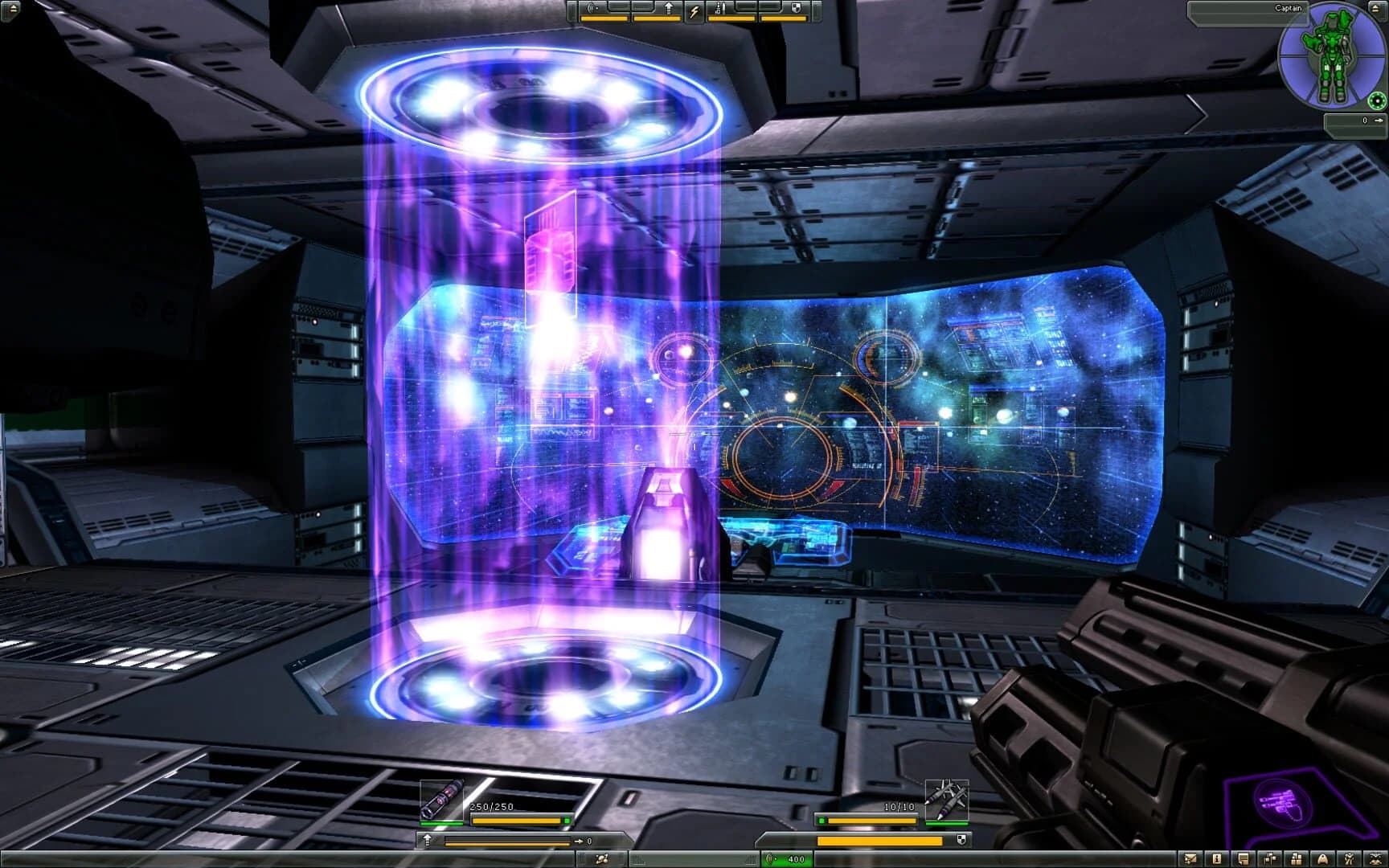Toggle the upward arrow indicator above the left gauge

tap(427, 841)
